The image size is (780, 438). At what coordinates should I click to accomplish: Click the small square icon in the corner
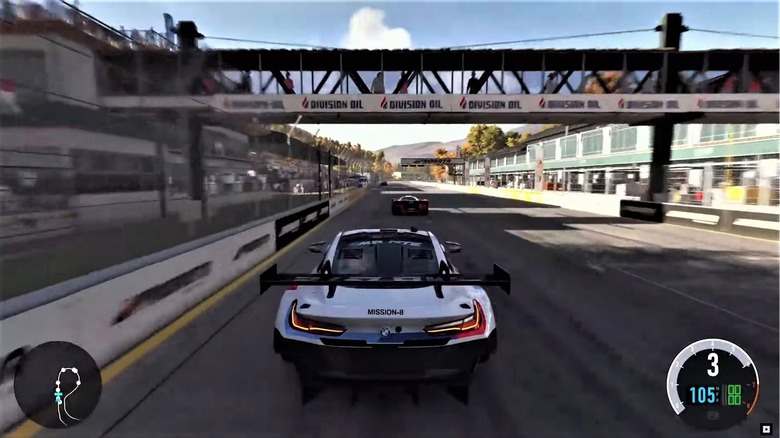click(765, 428)
